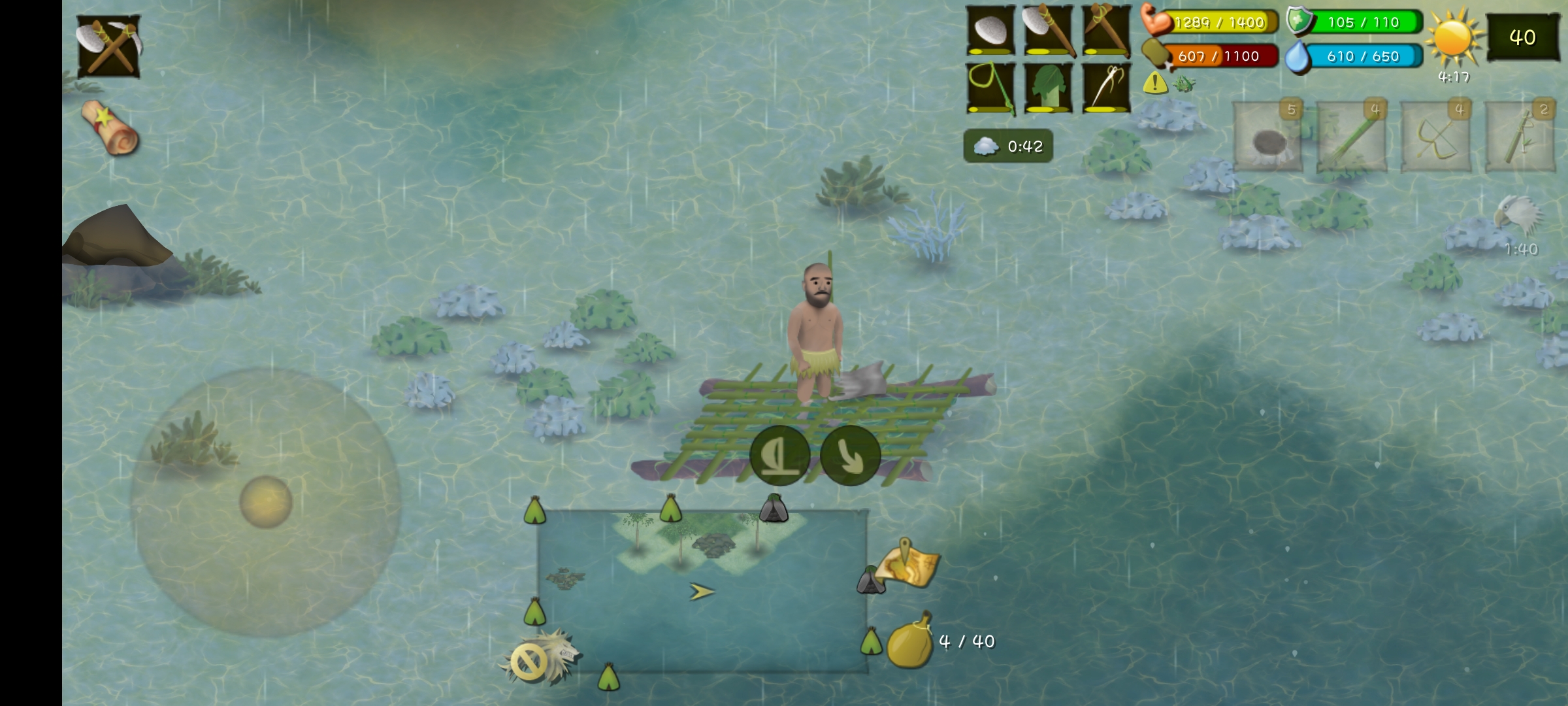Equip the stone axe slot
This screenshot has width=1568, height=706.
point(1048,31)
